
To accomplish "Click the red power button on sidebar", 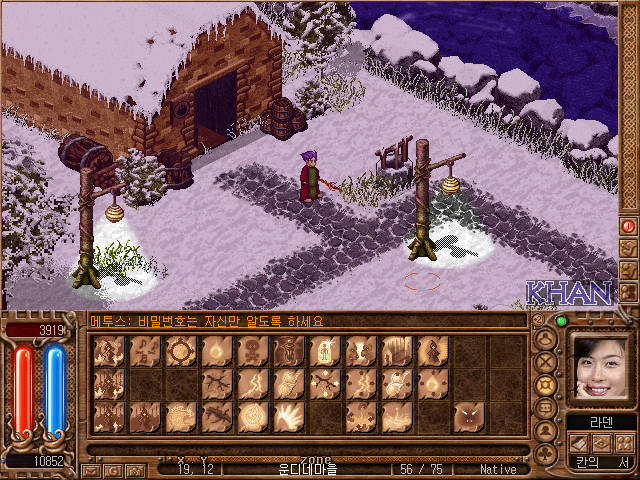I will point(629,226).
